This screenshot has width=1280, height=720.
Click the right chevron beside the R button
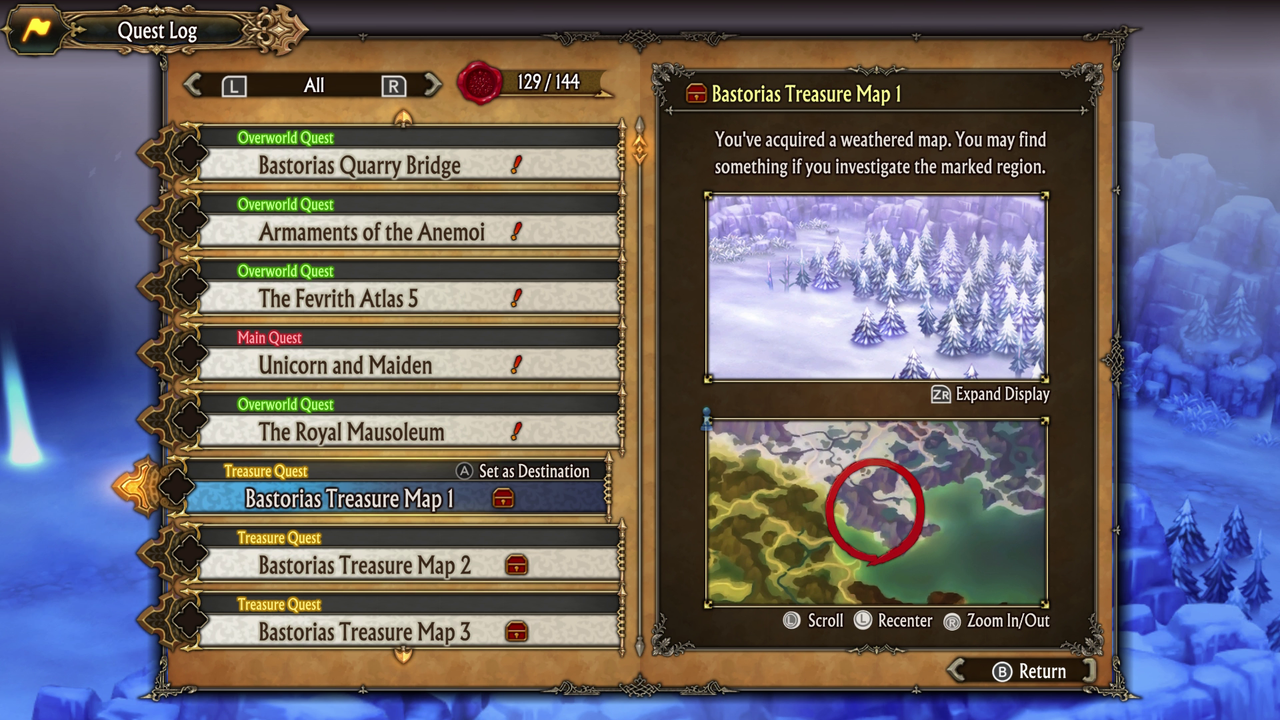433,85
